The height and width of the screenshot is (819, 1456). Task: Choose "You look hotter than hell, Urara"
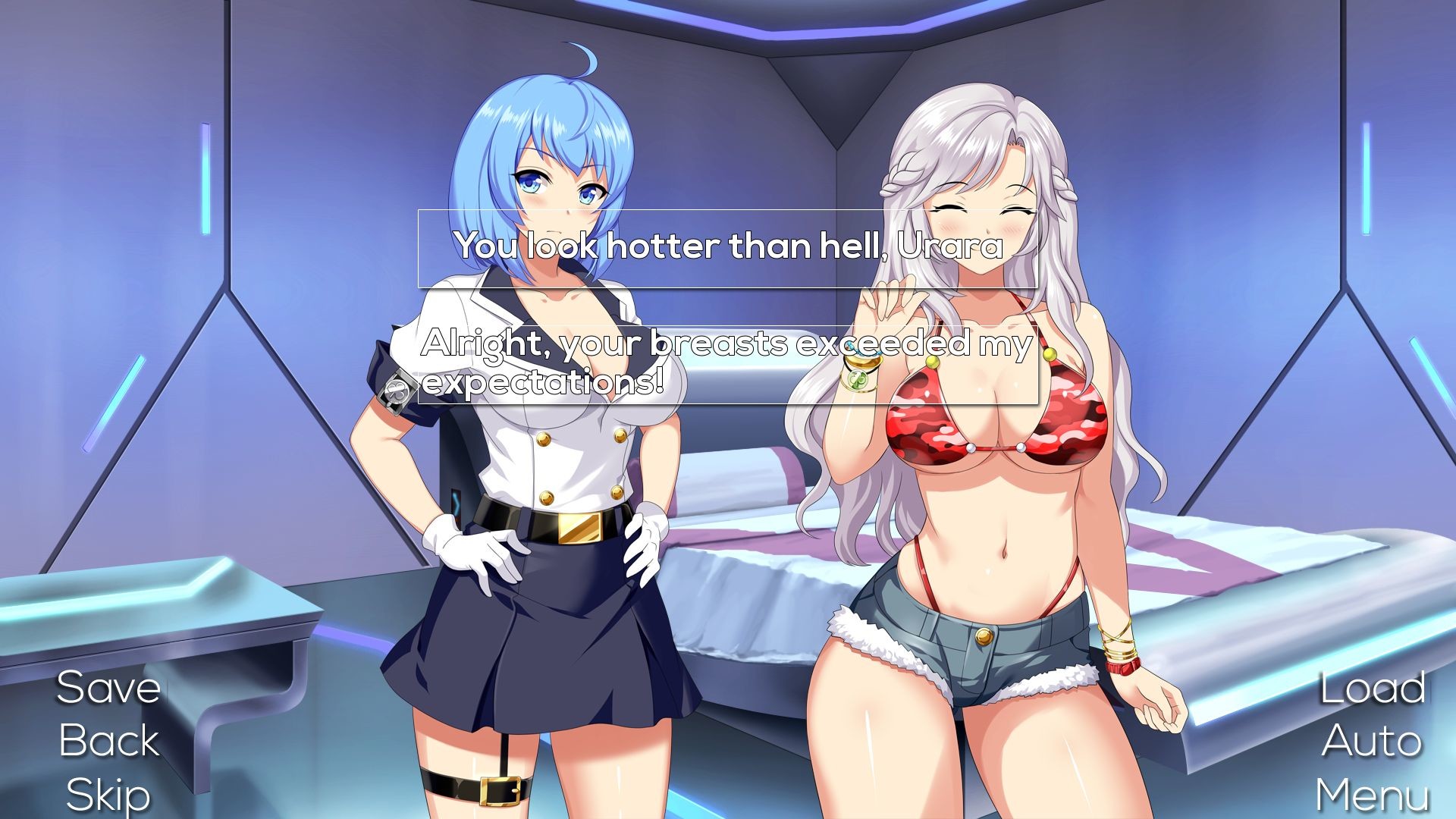point(726,246)
